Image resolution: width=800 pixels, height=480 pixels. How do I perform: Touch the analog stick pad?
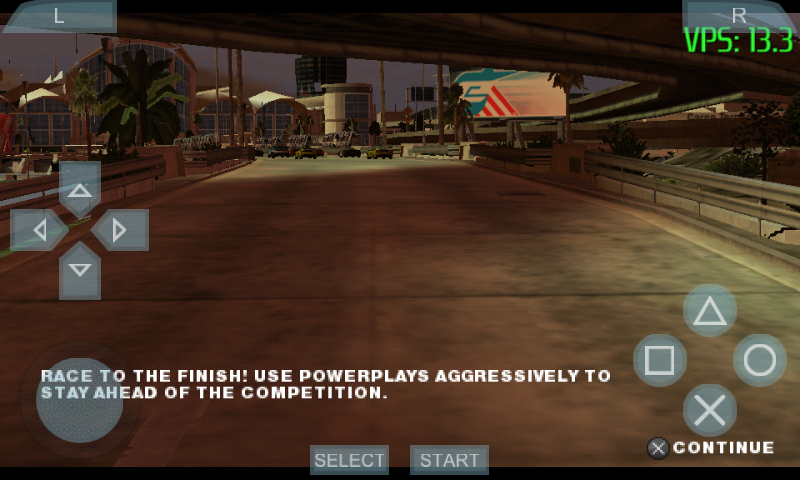tap(79, 400)
